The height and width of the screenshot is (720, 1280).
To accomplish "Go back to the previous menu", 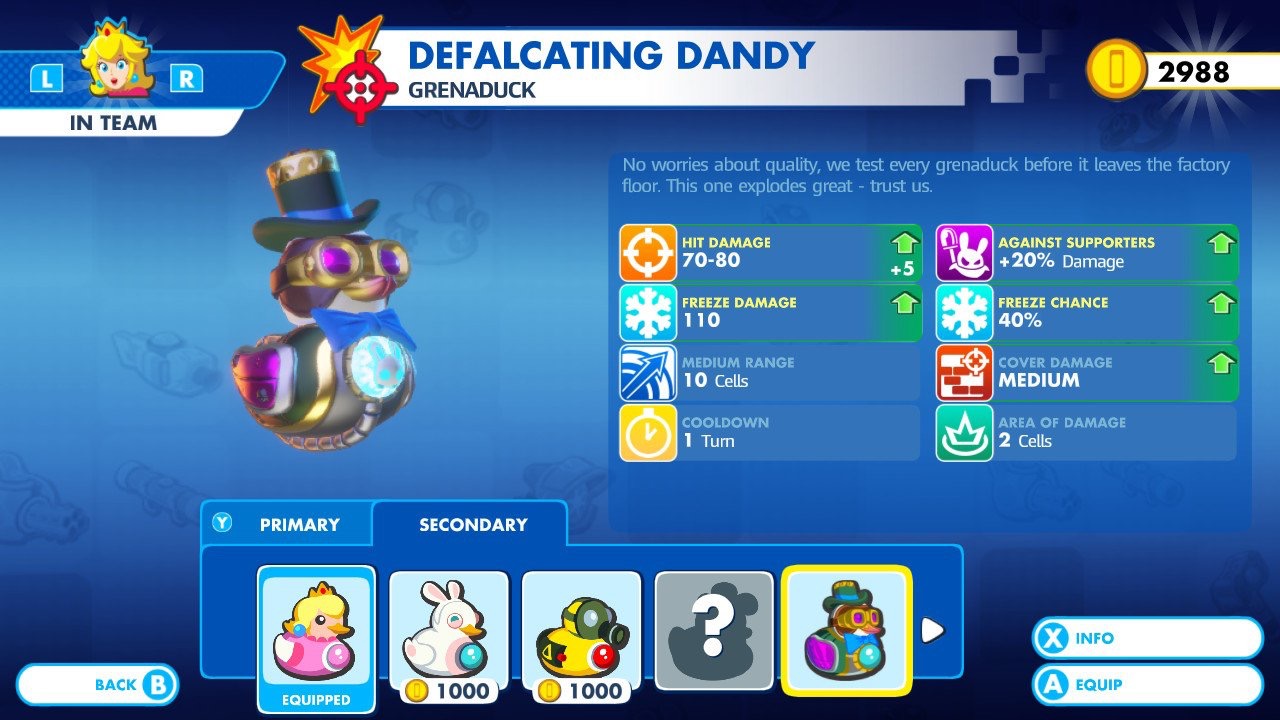I will (98, 685).
